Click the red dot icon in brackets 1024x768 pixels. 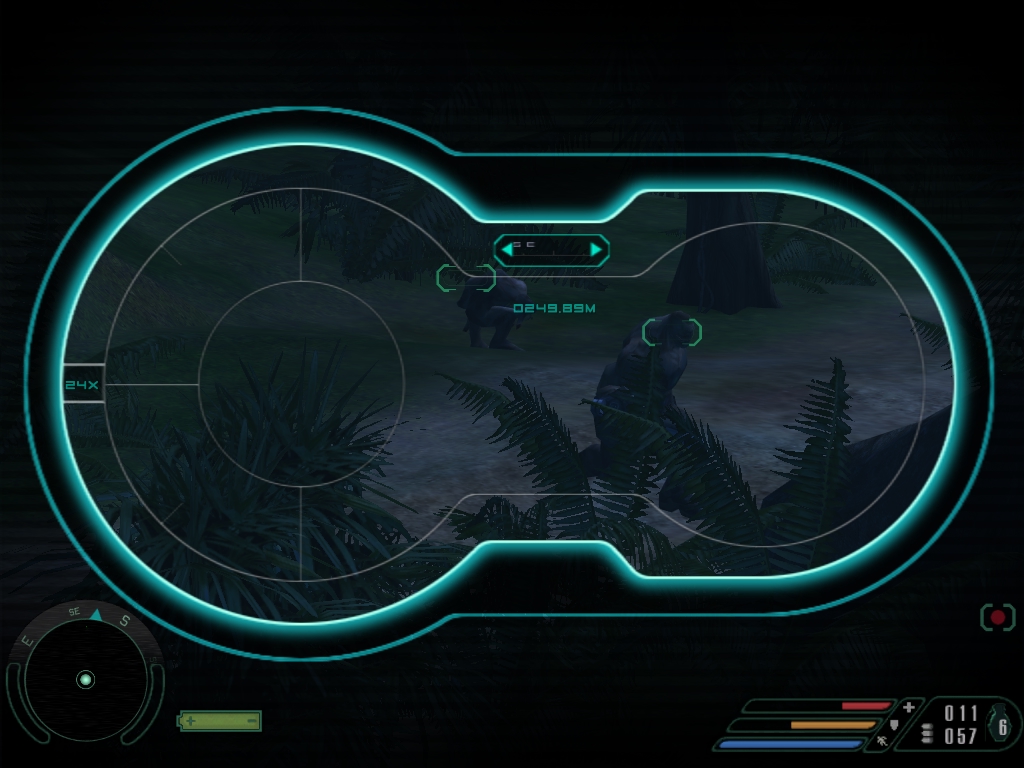click(997, 617)
